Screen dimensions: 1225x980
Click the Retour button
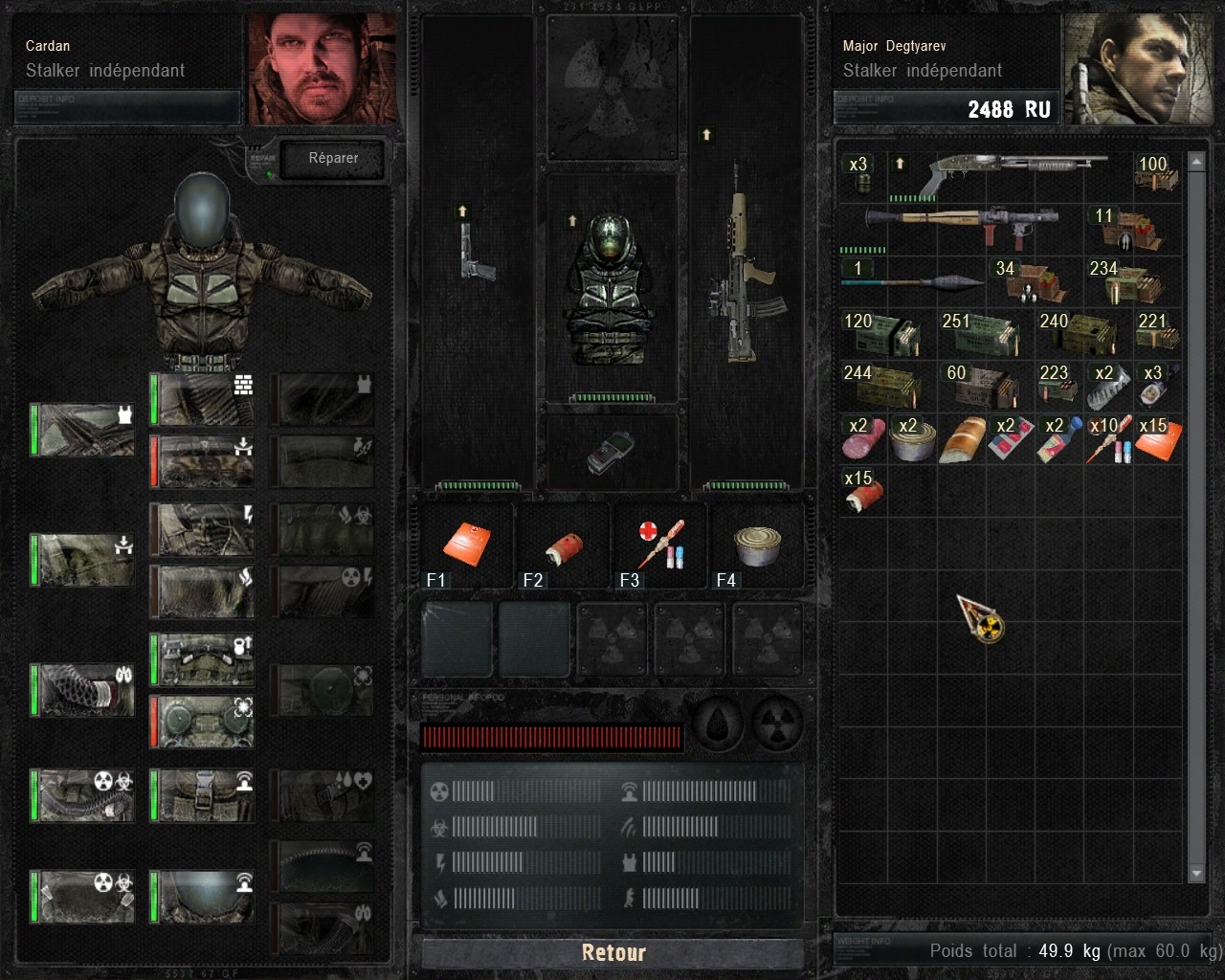click(x=612, y=952)
